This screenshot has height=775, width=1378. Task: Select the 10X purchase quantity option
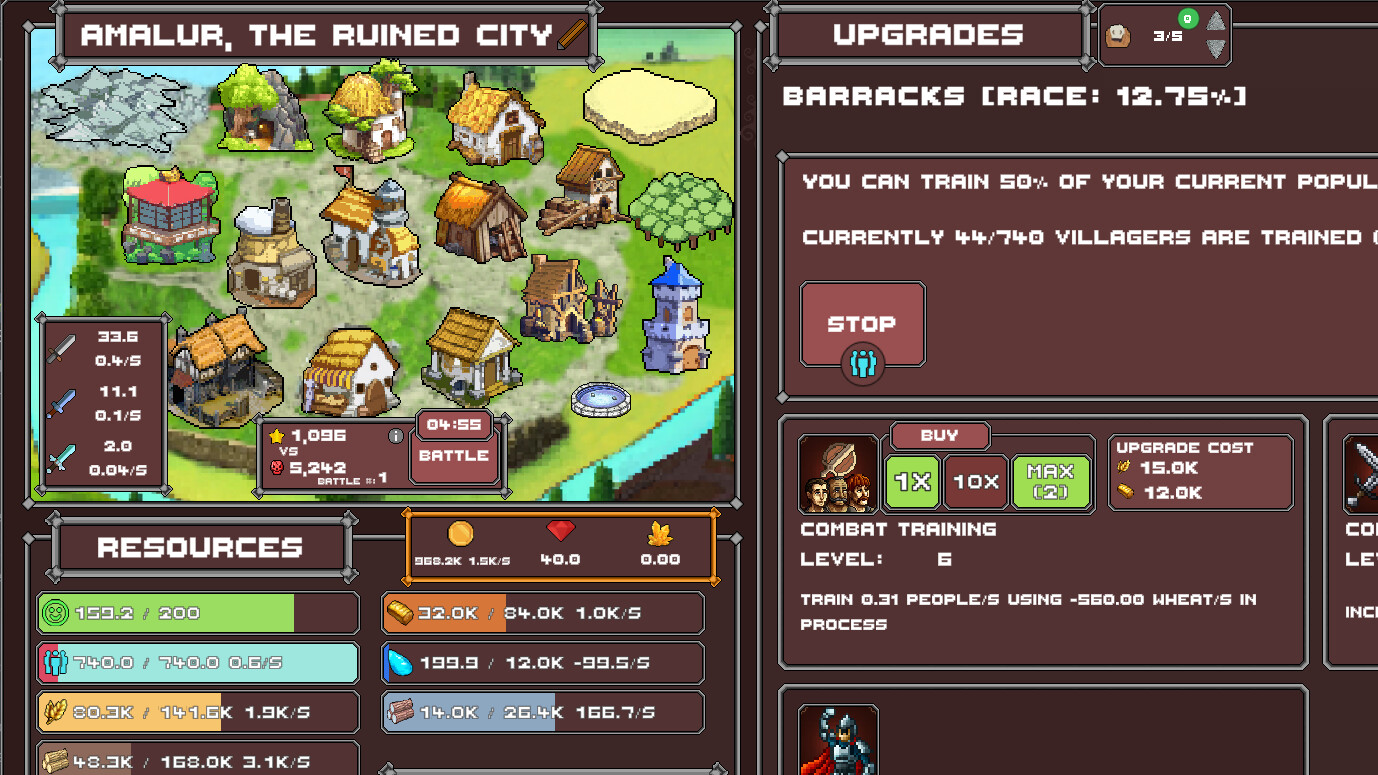point(975,481)
